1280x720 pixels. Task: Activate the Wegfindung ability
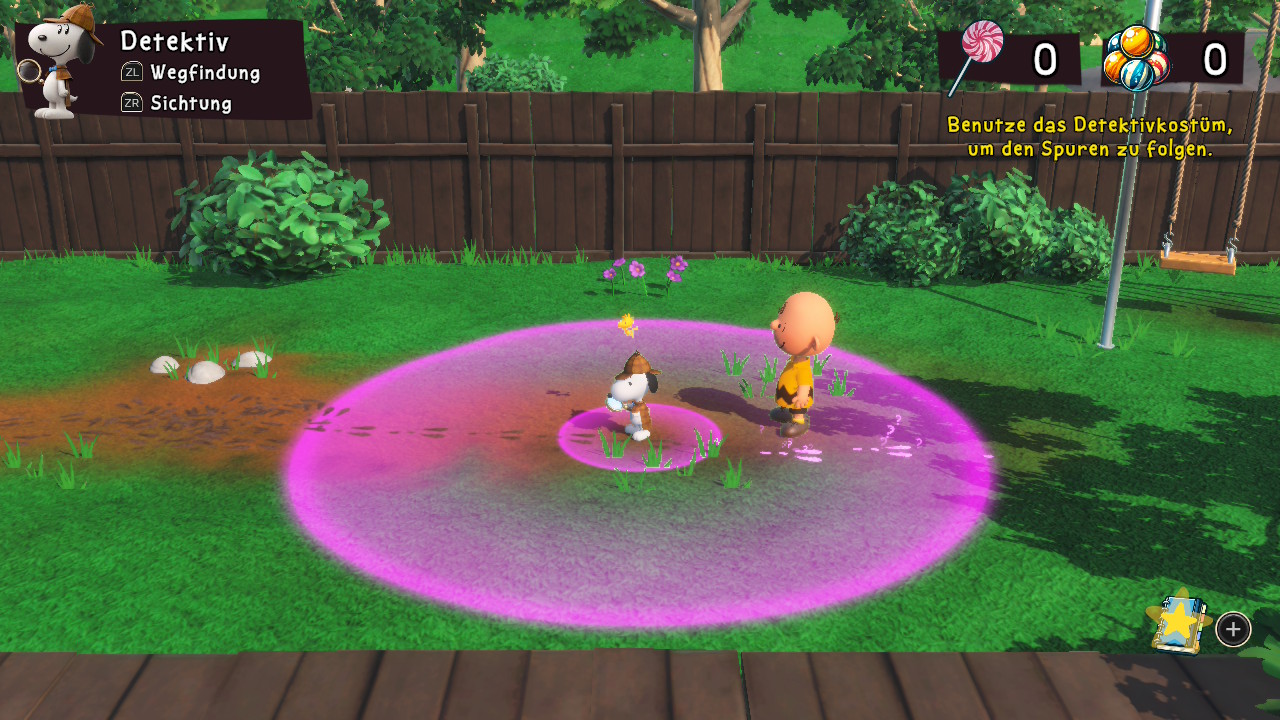192,72
